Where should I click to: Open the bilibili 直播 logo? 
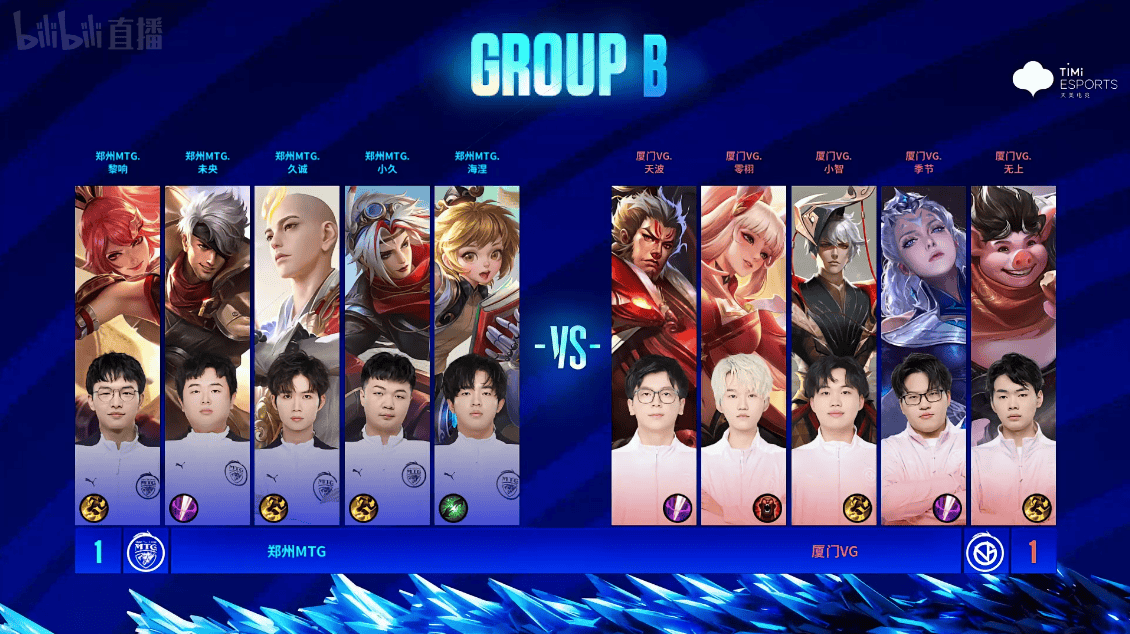click(x=87, y=36)
